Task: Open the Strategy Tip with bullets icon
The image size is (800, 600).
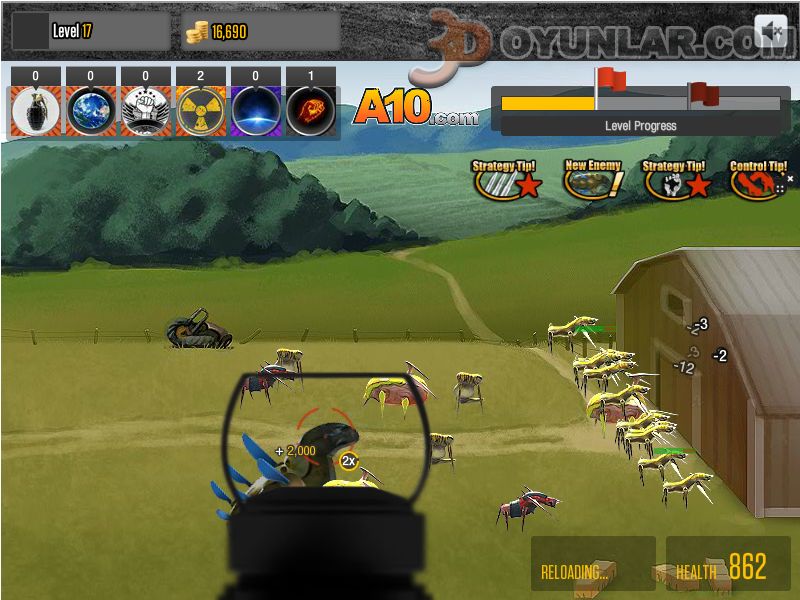Action: coord(508,180)
